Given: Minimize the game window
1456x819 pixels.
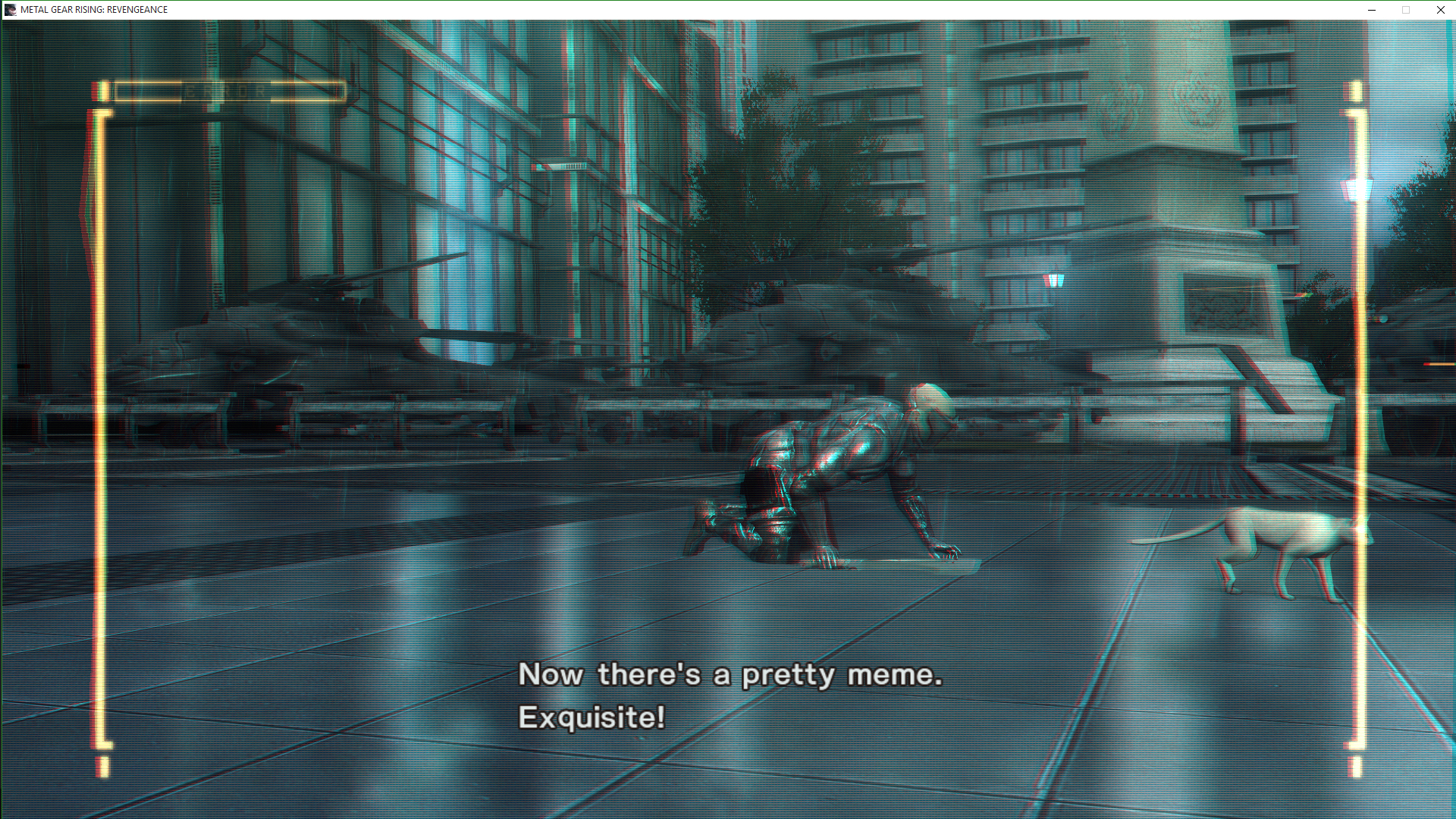Looking at the screenshot, I should 1371,10.
